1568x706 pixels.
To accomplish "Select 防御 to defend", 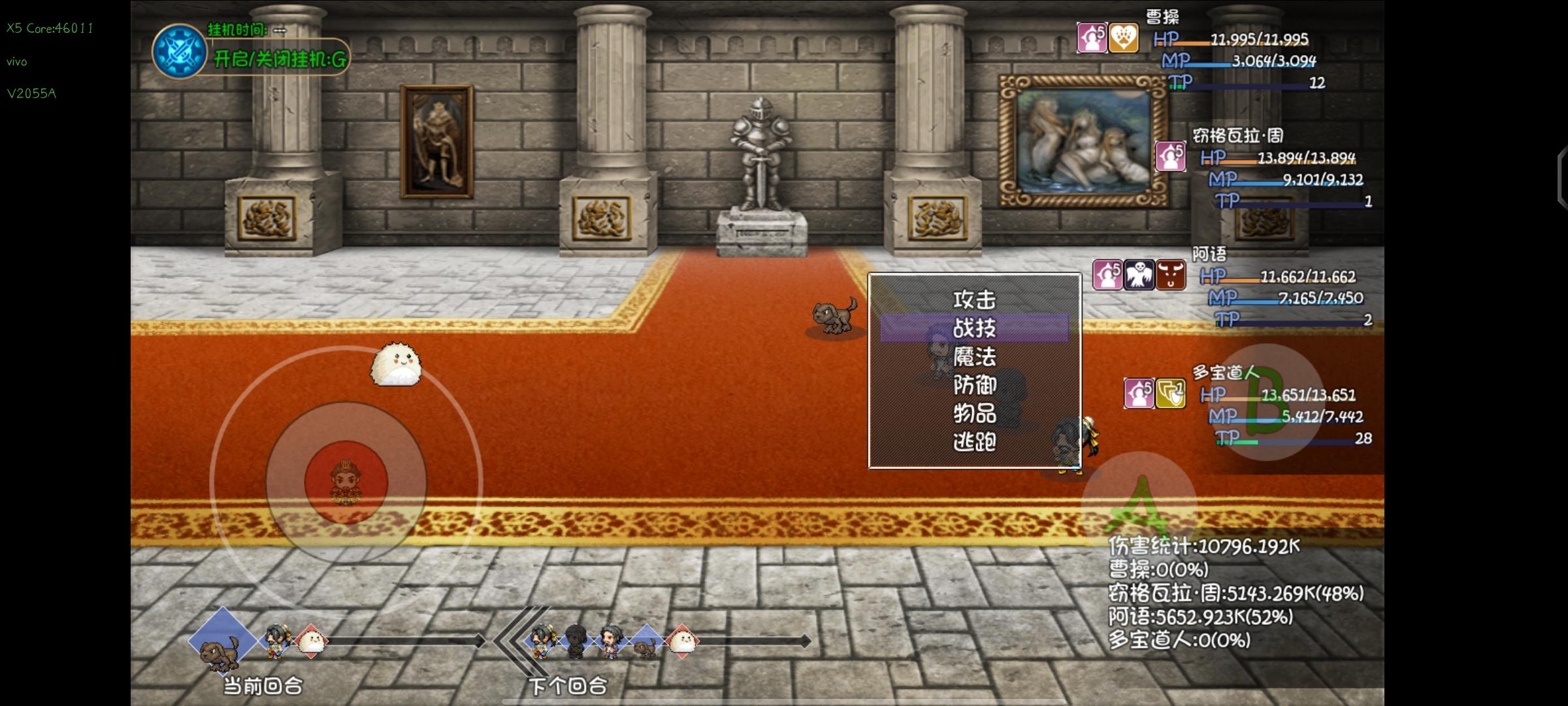I will (974, 385).
